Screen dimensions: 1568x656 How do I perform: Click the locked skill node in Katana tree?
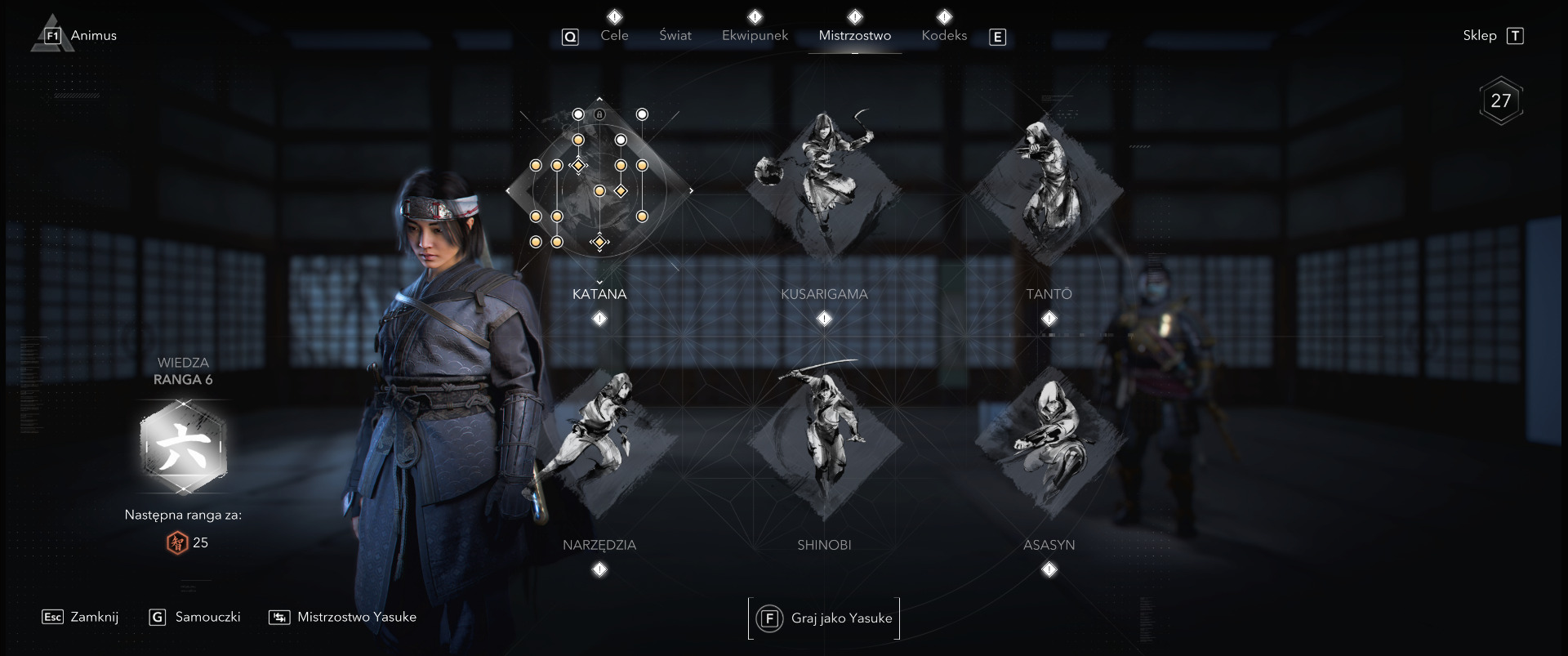click(x=599, y=114)
